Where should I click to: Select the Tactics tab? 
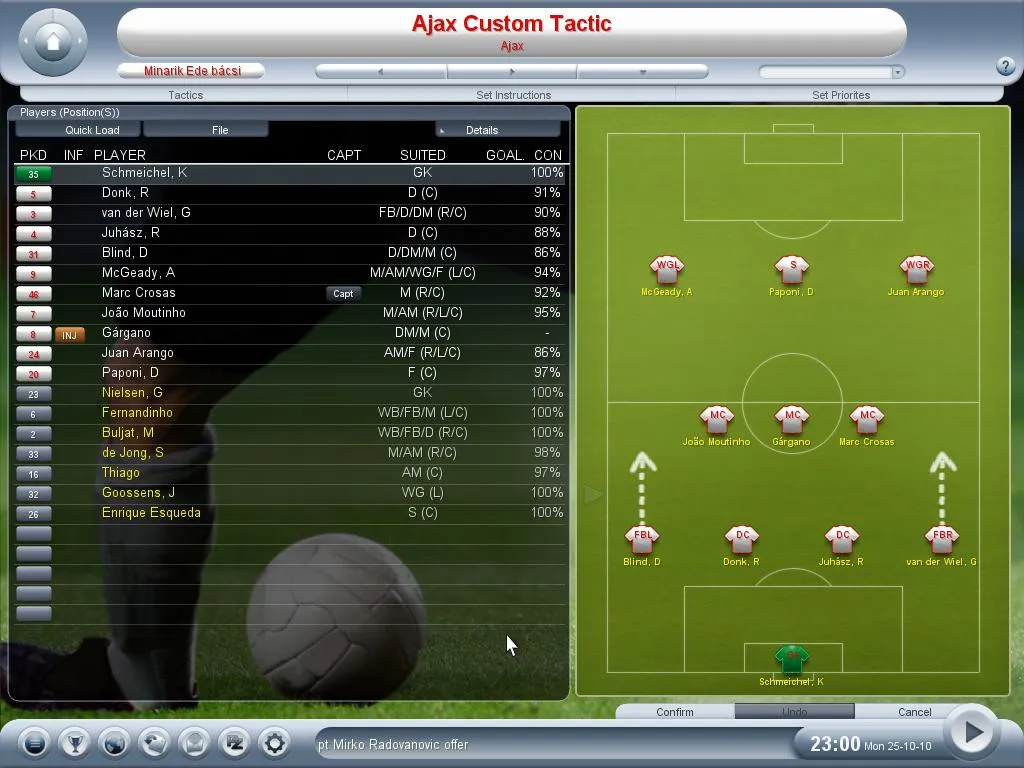point(185,95)
